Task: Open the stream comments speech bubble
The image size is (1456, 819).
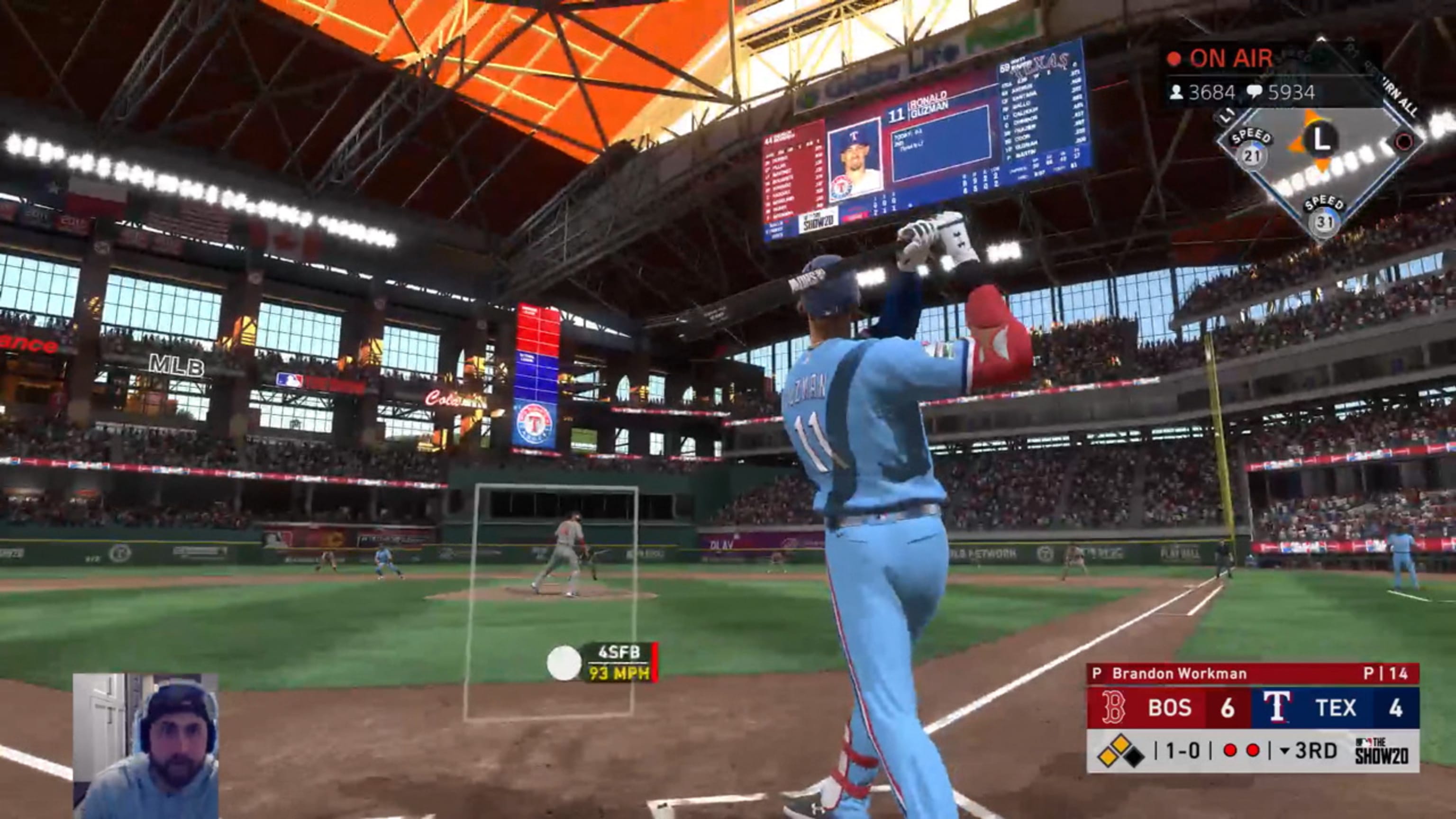Action: (1254, 92)
